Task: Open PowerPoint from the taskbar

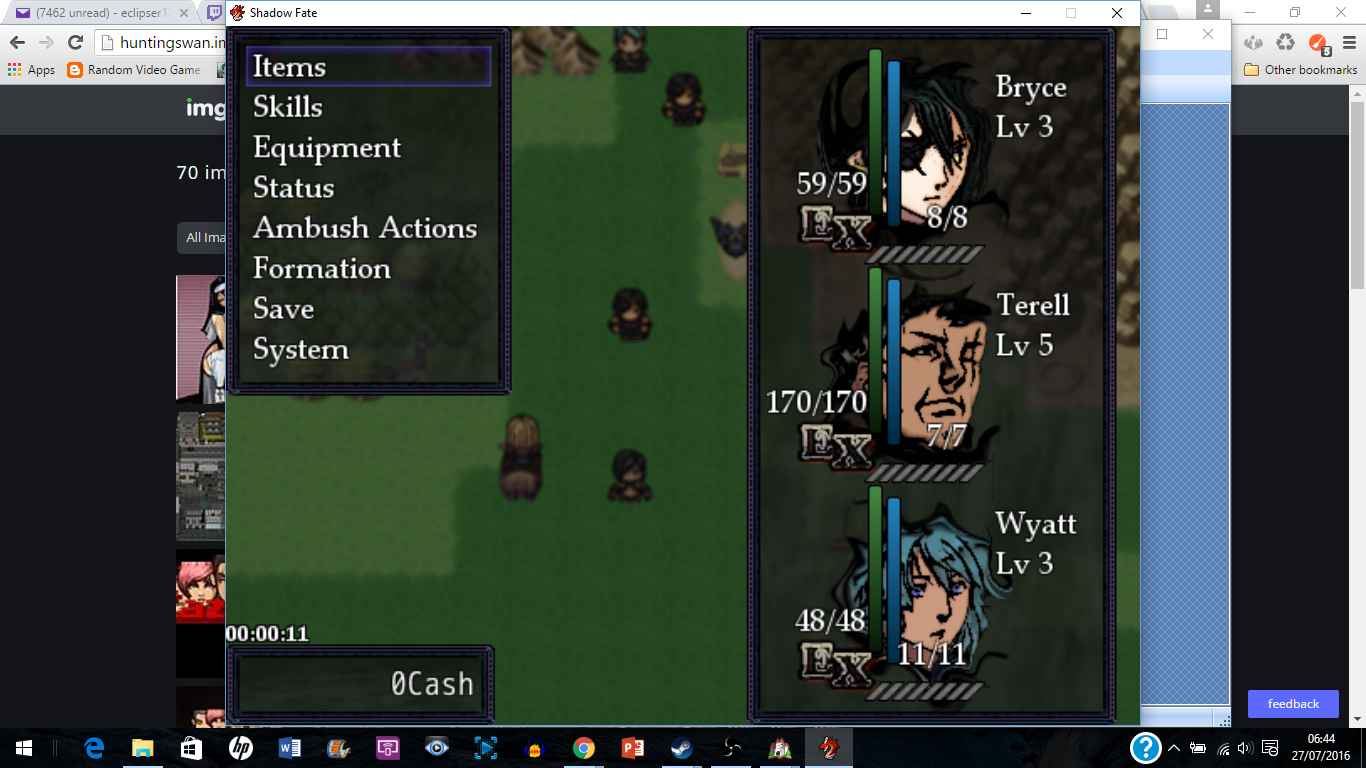Action: 633,747
